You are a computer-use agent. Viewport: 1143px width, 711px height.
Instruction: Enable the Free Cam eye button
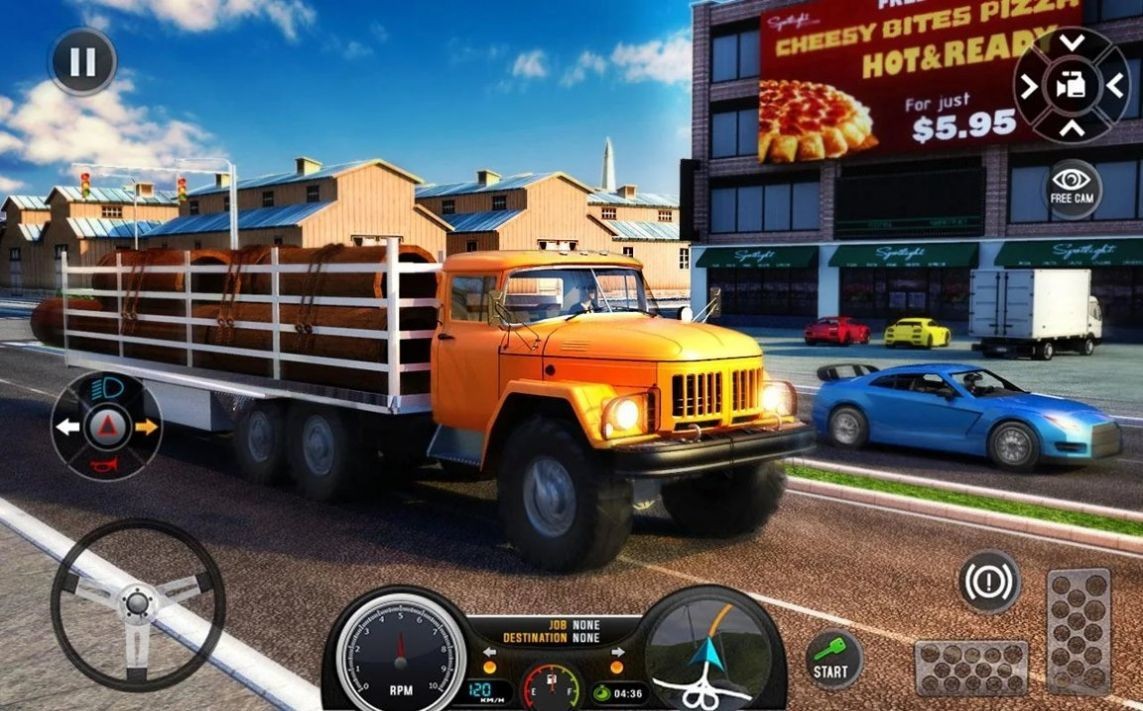[x=1073, y=187]
